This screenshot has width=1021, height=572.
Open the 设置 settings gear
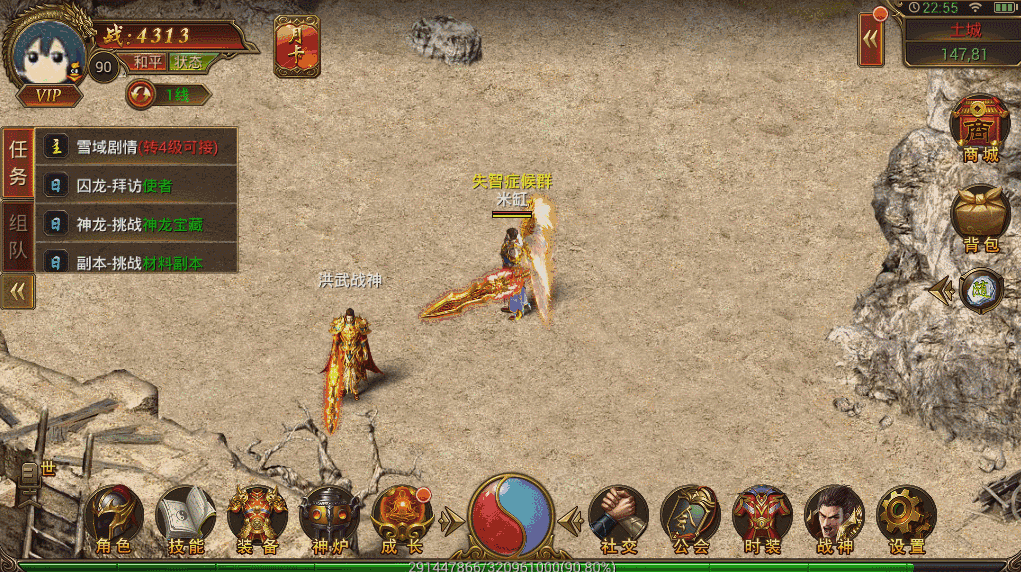906,517
